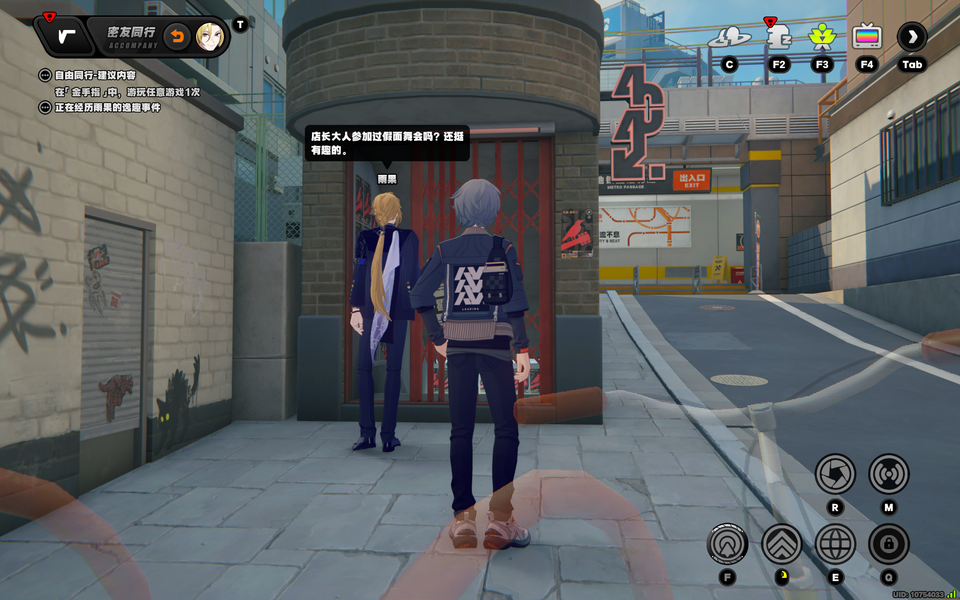Viewport: 960px width, 600px height.
Task: Open the globe icon button
Action: [835, 544]
